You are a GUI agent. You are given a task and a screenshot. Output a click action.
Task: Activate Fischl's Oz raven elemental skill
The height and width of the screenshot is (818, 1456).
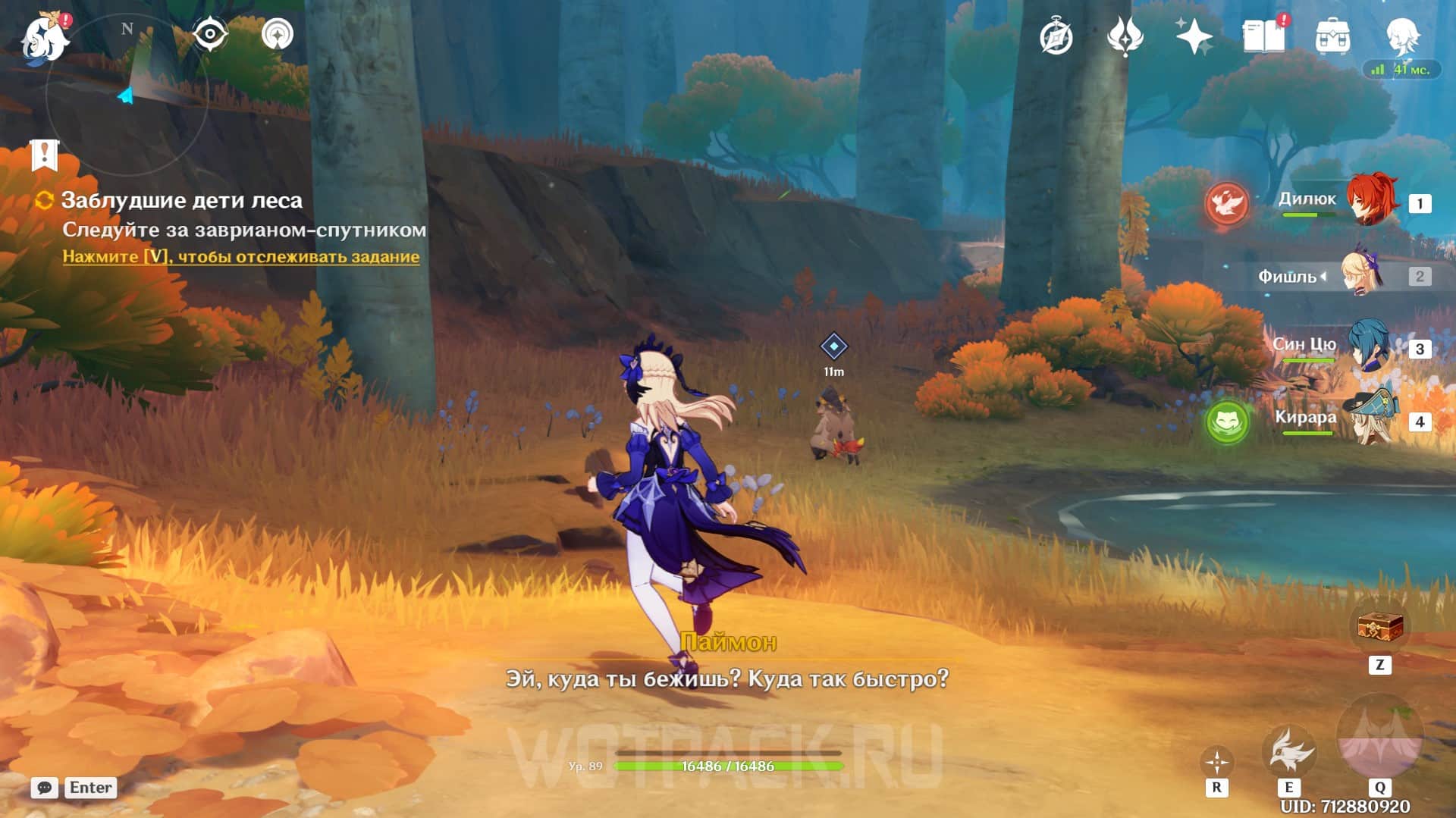pos(1288,751)
